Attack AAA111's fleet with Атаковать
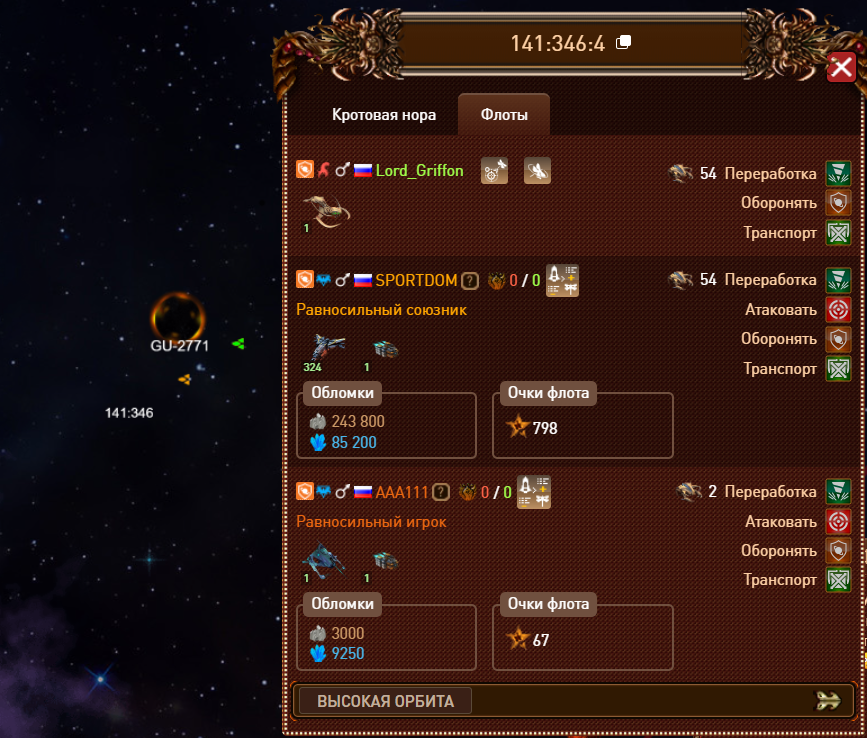This screenshot has height=738, width=867. (x=837, y=521)
